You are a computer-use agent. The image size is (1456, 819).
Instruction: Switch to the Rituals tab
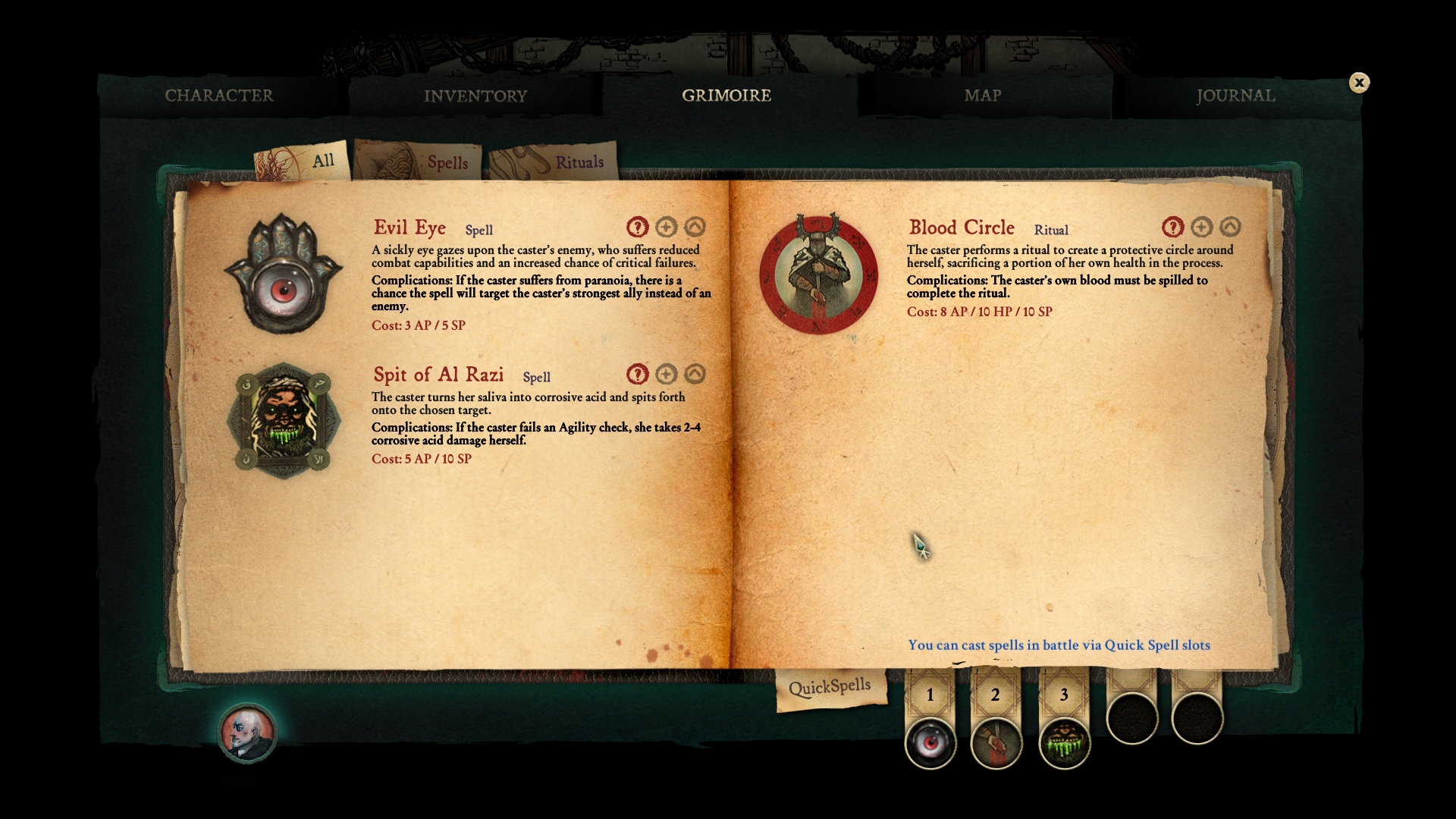click(580, 162)
